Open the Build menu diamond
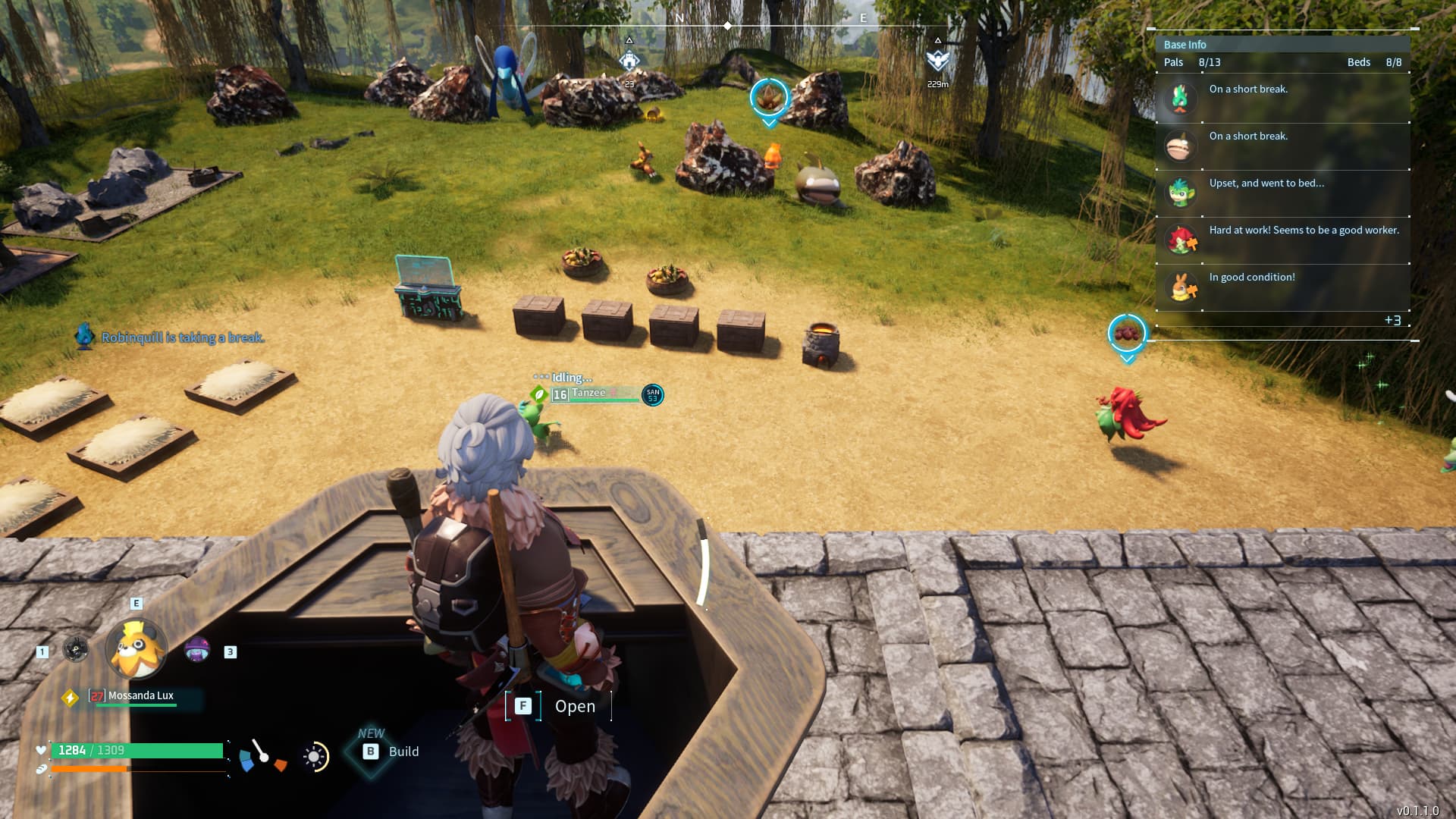Viewport: 1456px width, 819px height. point(370,752)
